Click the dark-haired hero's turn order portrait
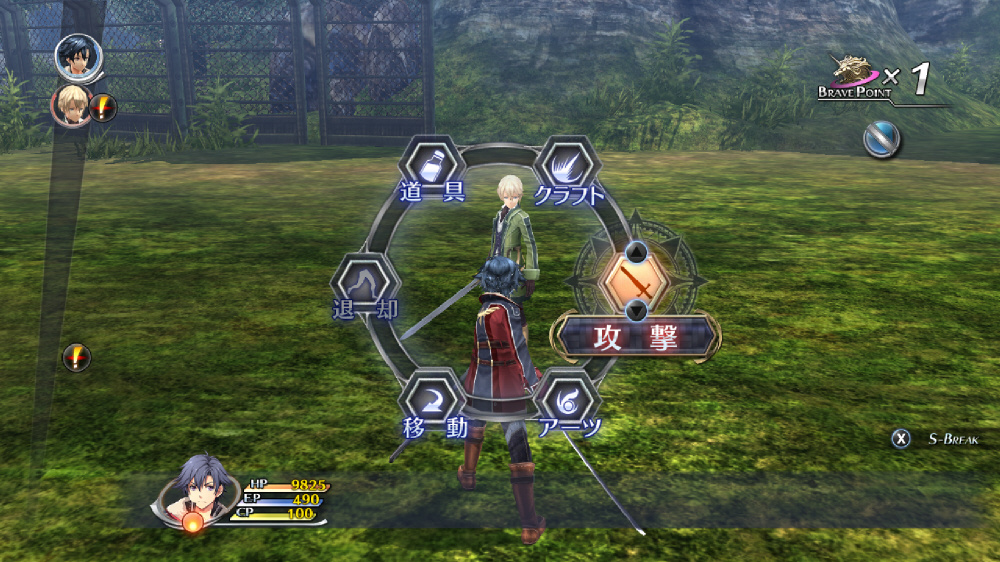The height and width of the screenshot is (562, 1000). pyautogui.click(x=74, y=57)
